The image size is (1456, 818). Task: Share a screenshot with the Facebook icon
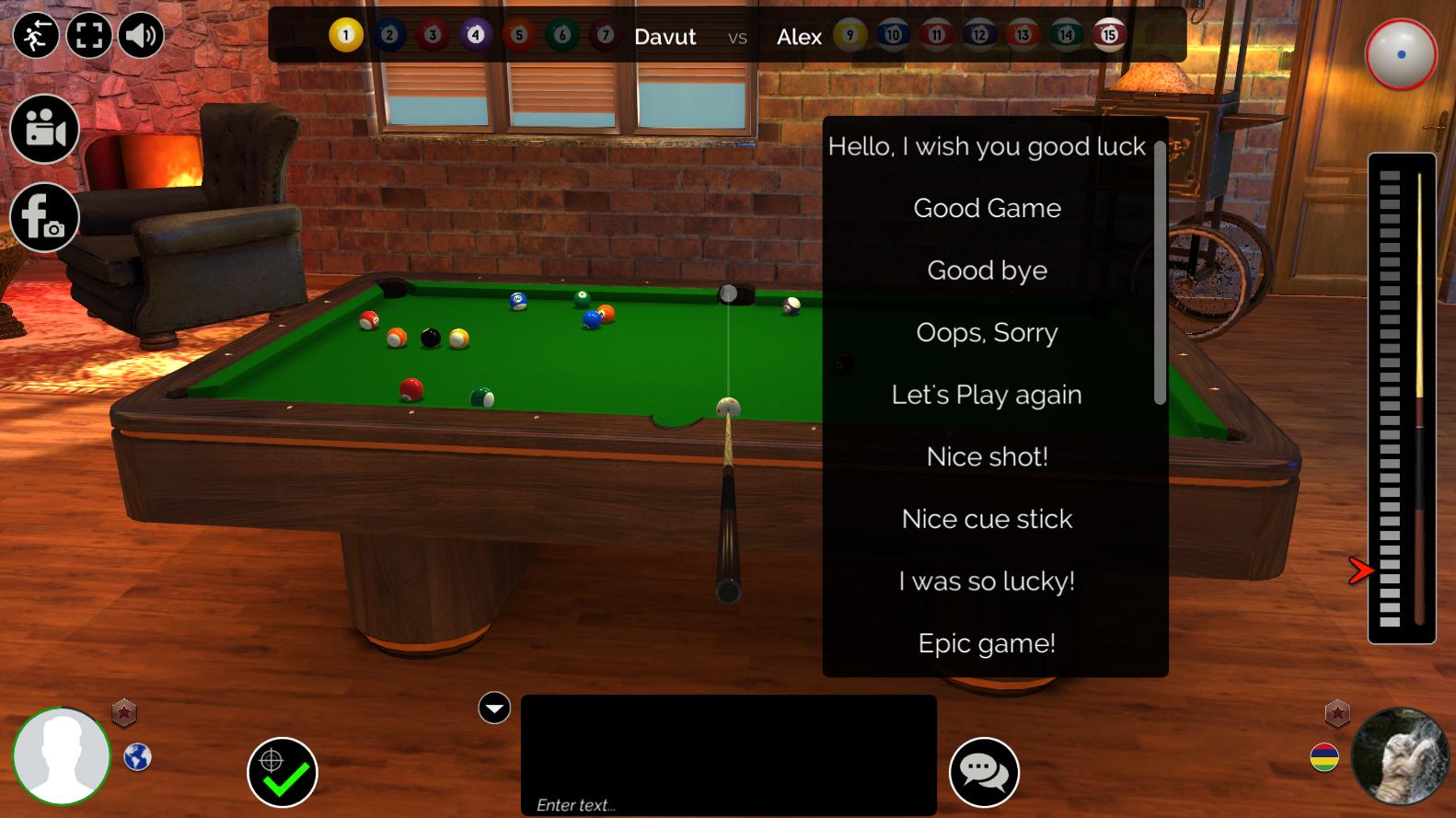coord(44,217)
